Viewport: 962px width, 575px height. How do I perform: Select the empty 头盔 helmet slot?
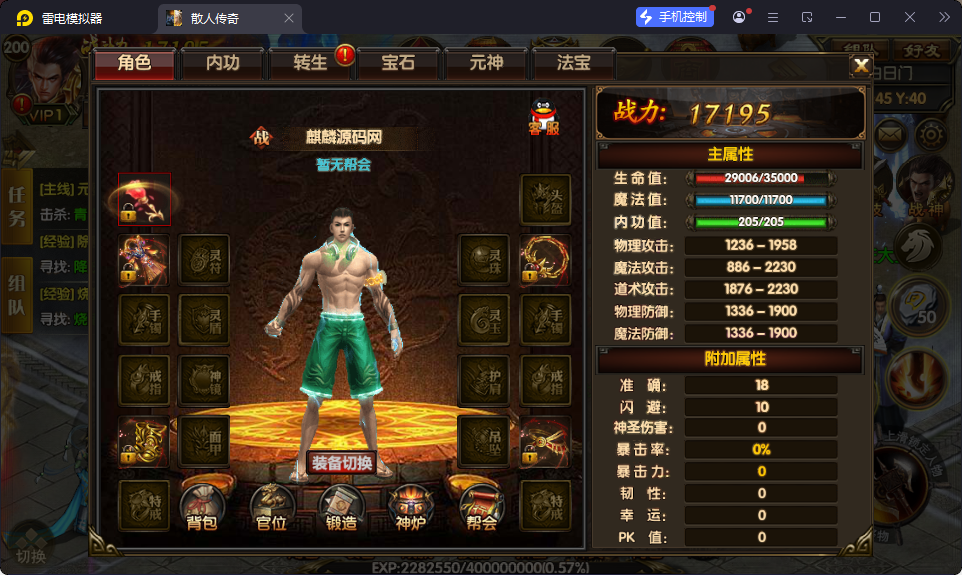(x=546, y=199)
